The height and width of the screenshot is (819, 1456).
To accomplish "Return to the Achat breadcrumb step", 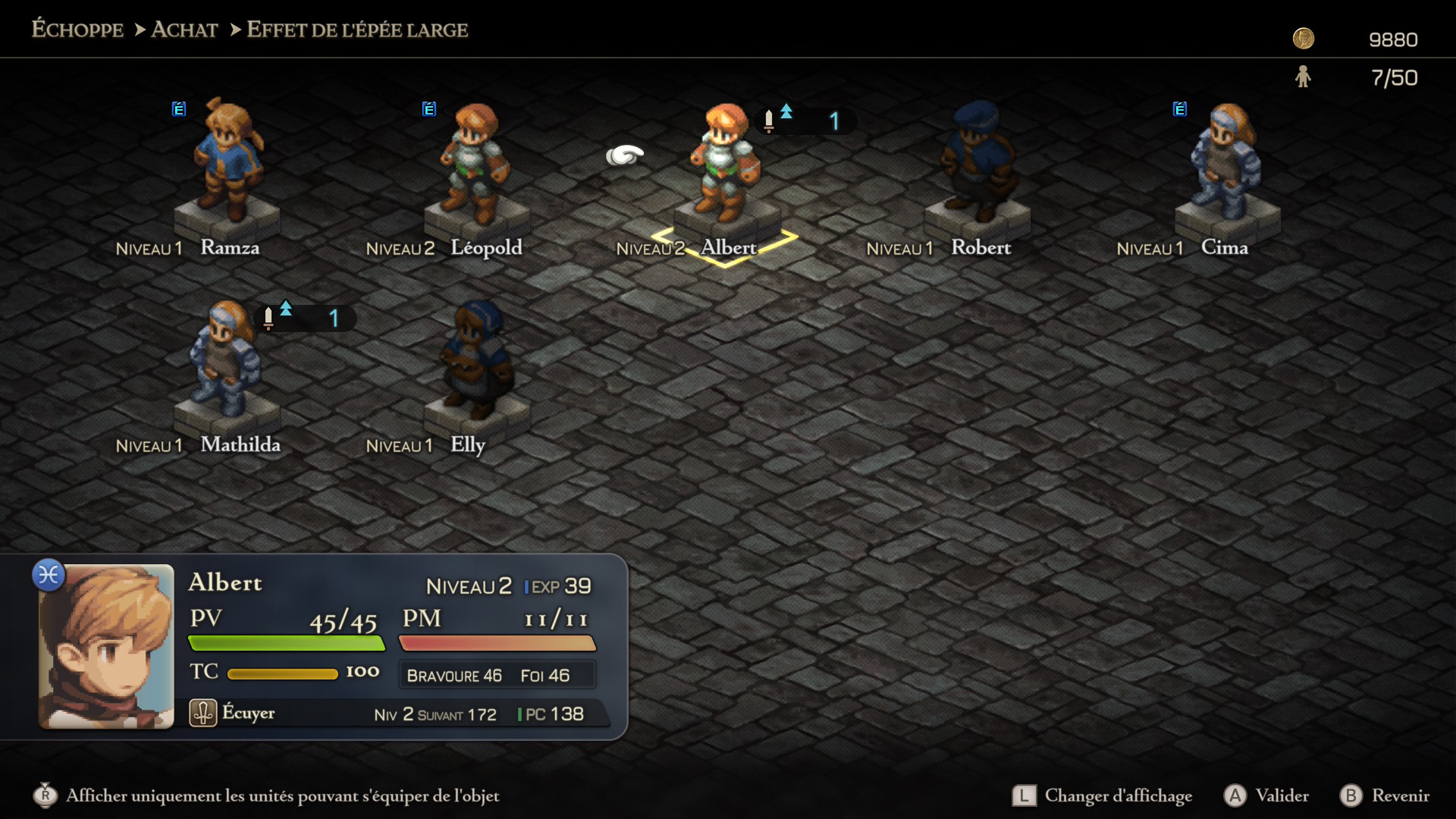I will (184, 30).
